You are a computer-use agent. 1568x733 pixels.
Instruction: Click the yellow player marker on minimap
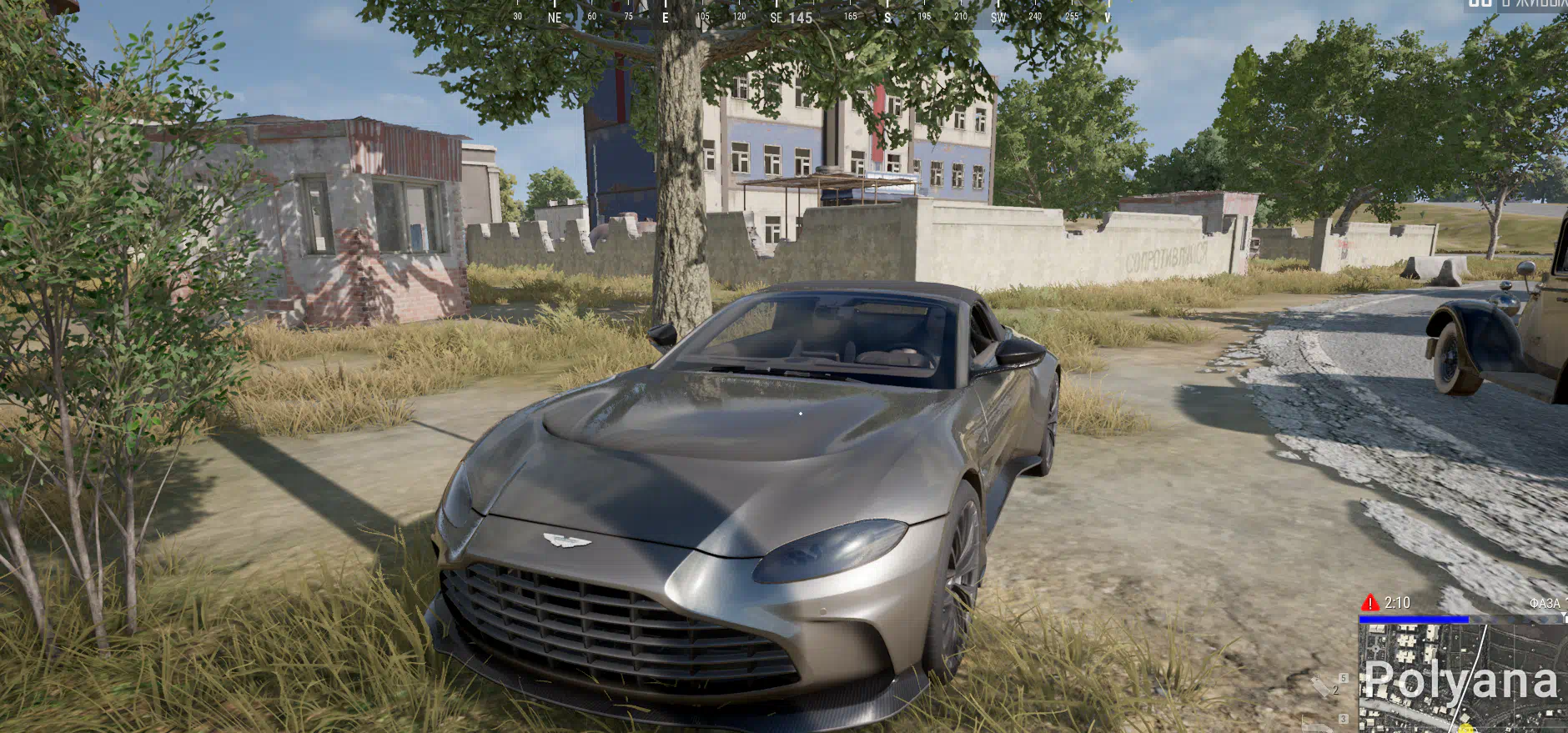click(1466, 729)
